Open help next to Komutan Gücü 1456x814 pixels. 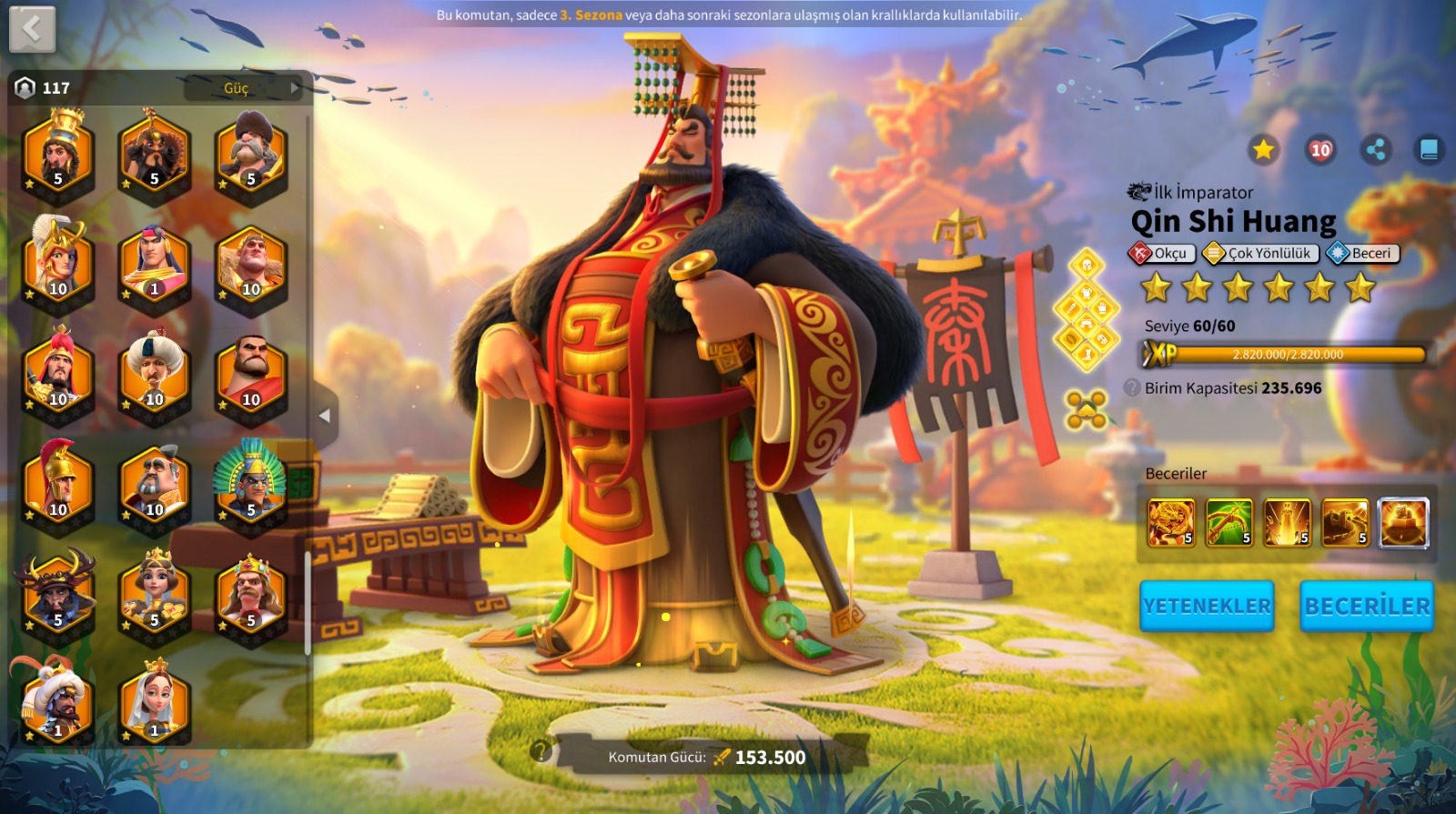click(x=541, y=750)
